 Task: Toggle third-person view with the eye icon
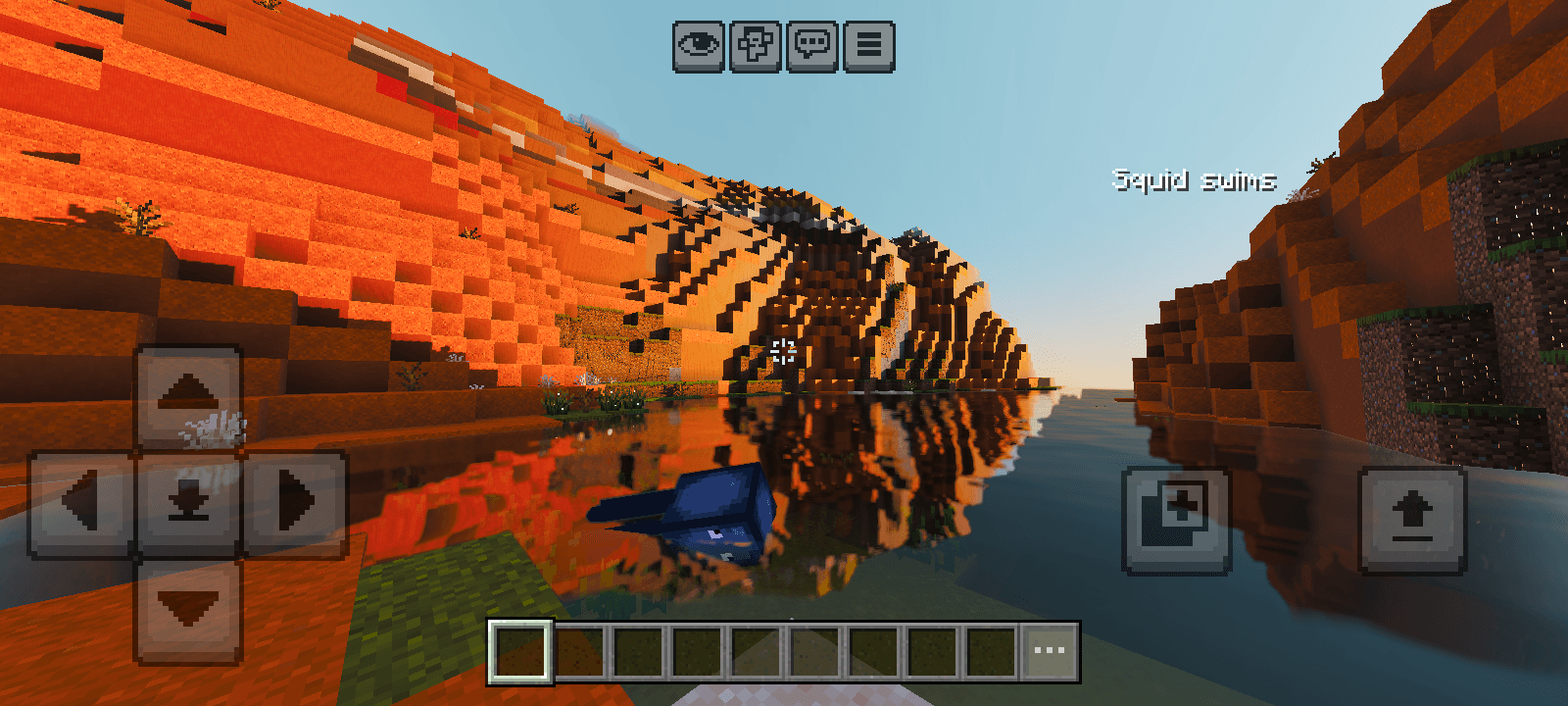coord(697,42)
